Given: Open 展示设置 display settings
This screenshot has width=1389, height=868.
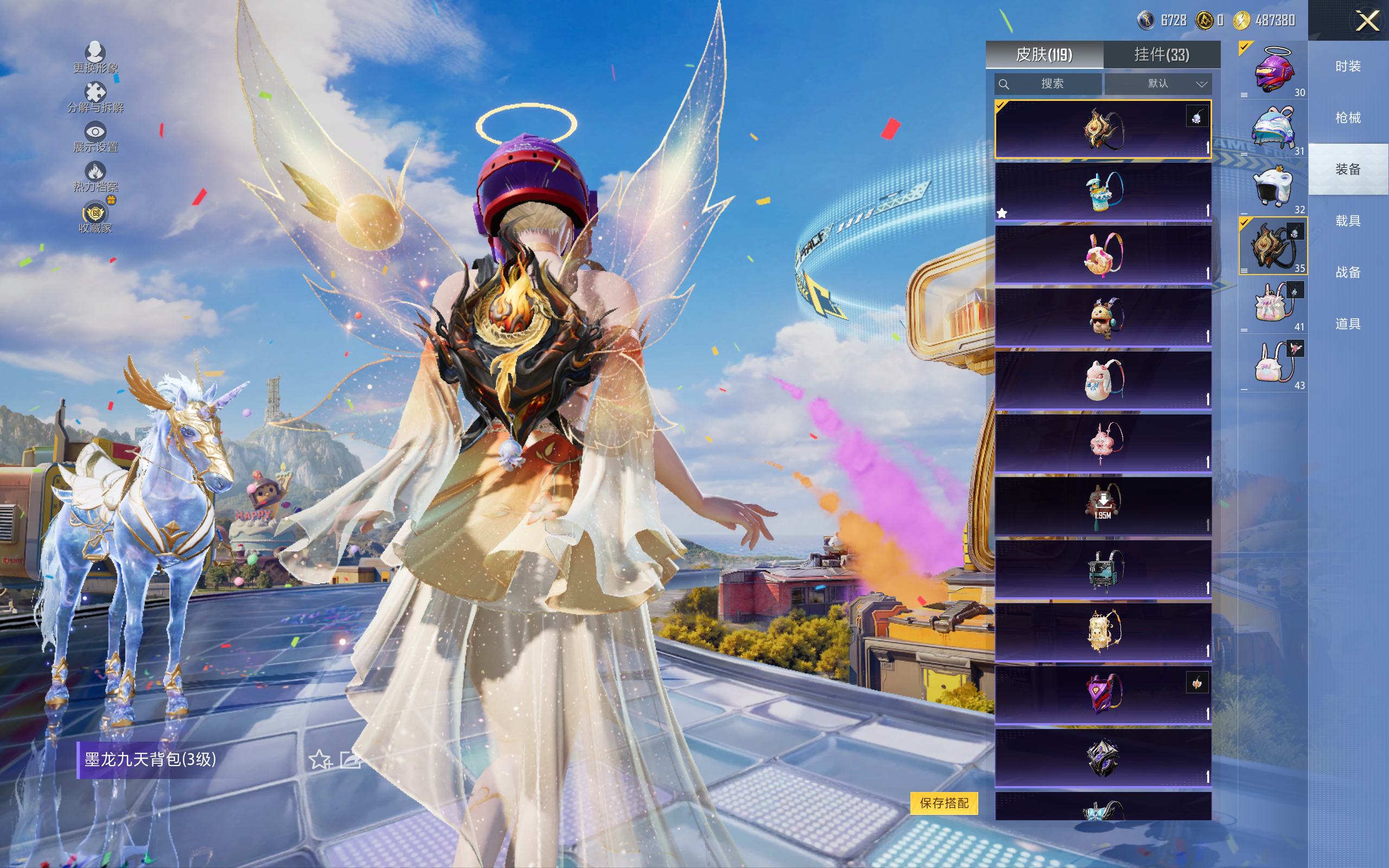Looking at the screenshot, I should [95, 137].
